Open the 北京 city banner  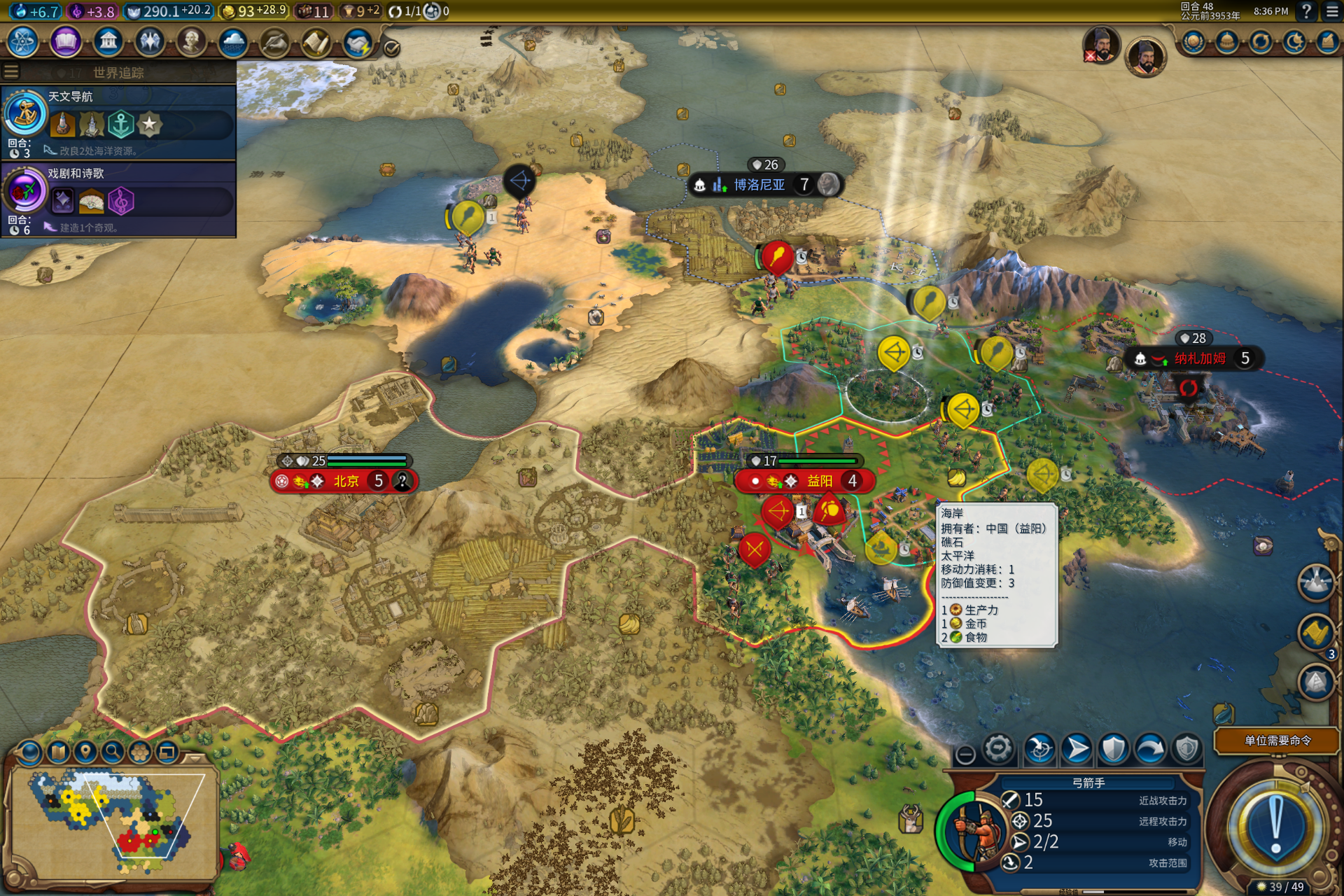345,481
